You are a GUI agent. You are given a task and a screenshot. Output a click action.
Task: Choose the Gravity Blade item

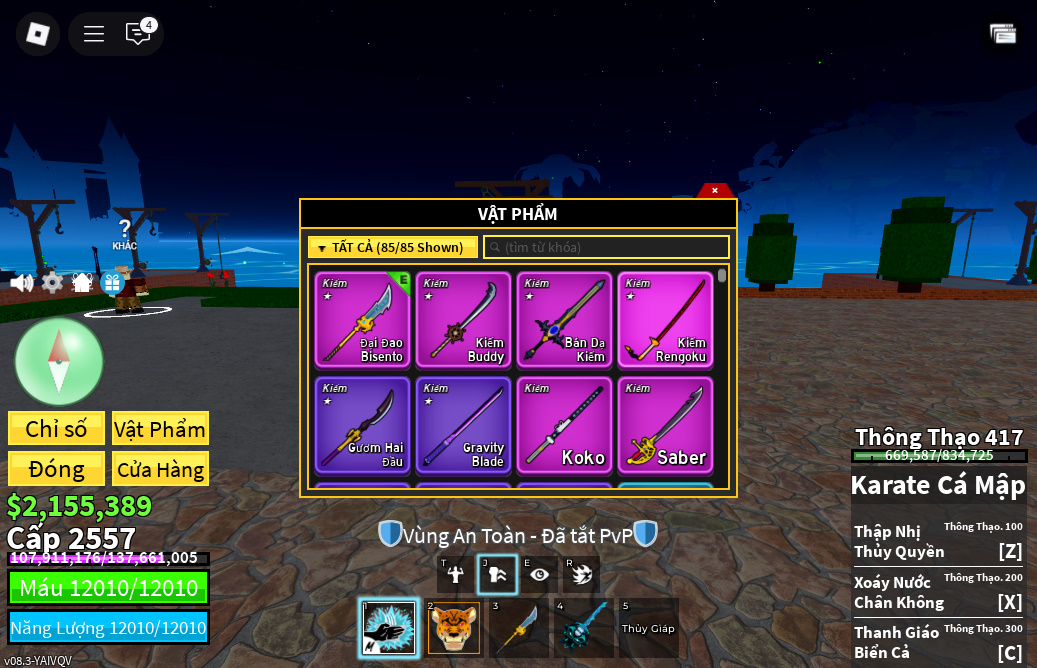tap(463, 424)
